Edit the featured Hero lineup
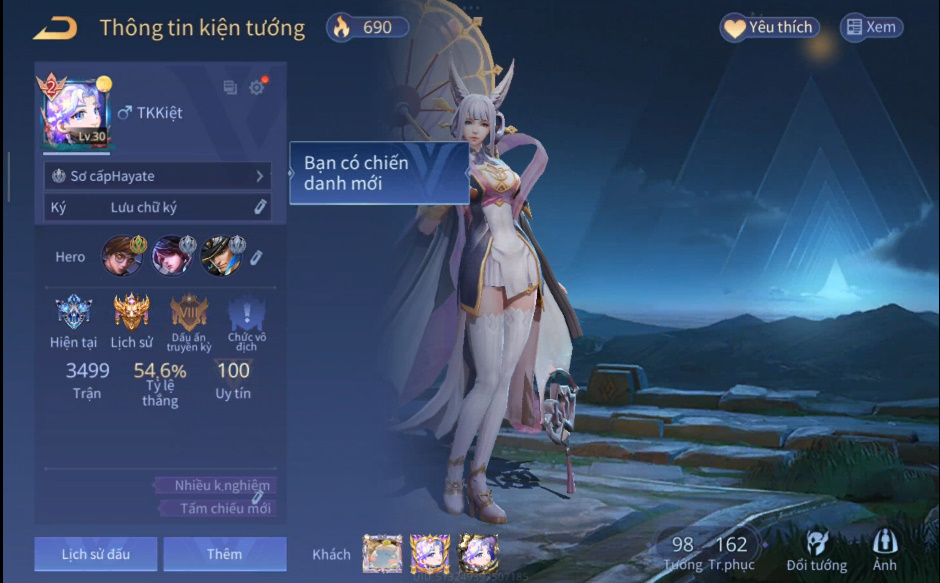Viewport: 940px width, 583px height. [x=256, y=258]
